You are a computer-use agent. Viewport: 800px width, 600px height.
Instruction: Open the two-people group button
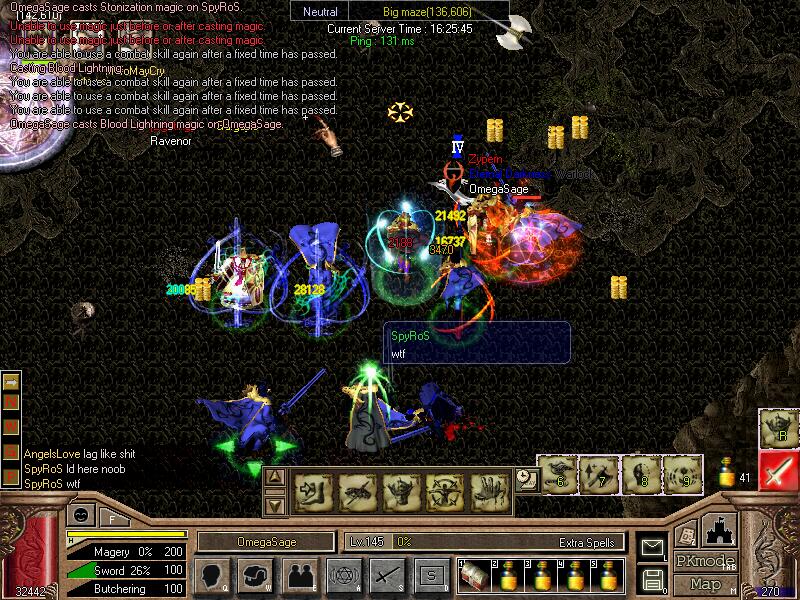coord(299,575)
